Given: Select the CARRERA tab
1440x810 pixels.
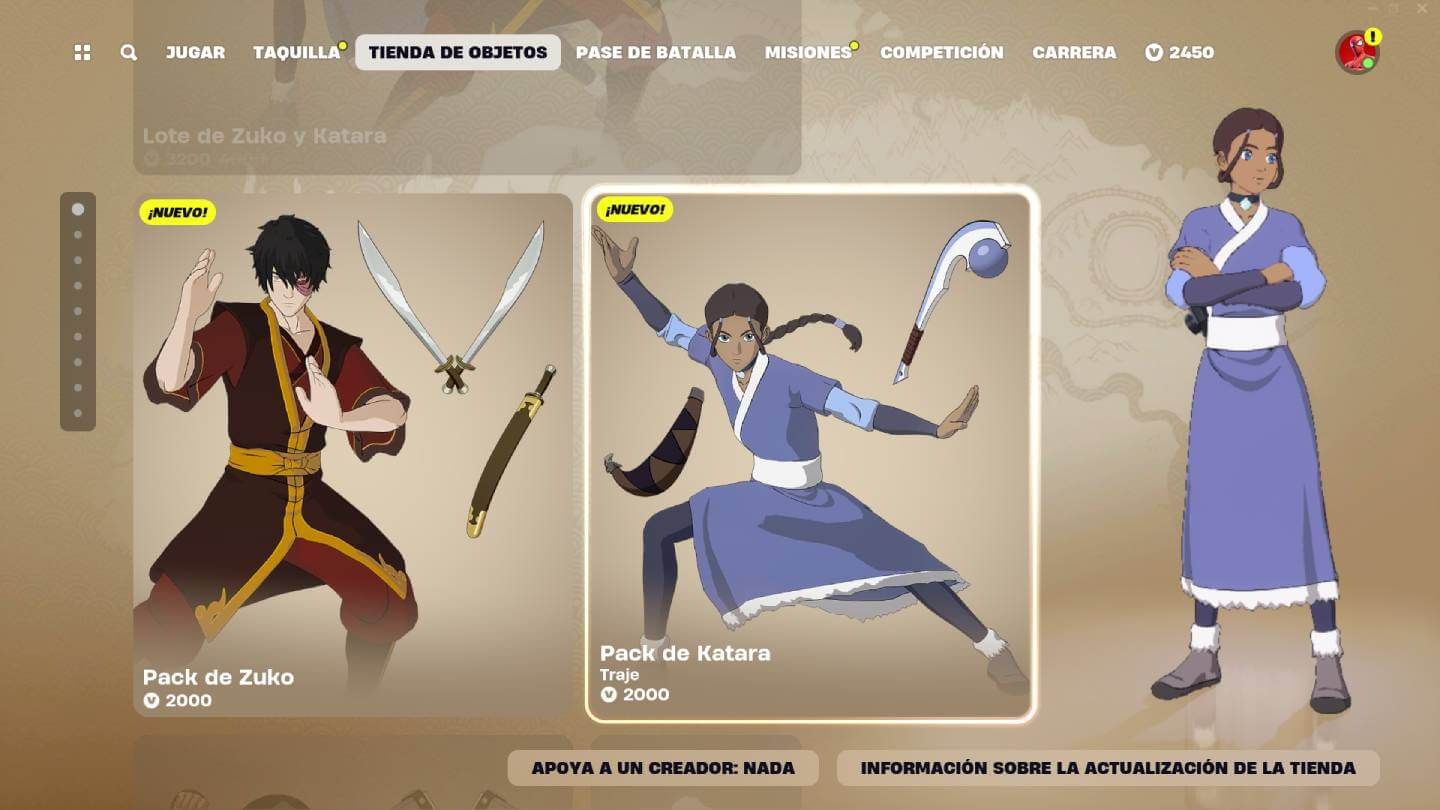Looking at the screenshot, I should 1075,52.
